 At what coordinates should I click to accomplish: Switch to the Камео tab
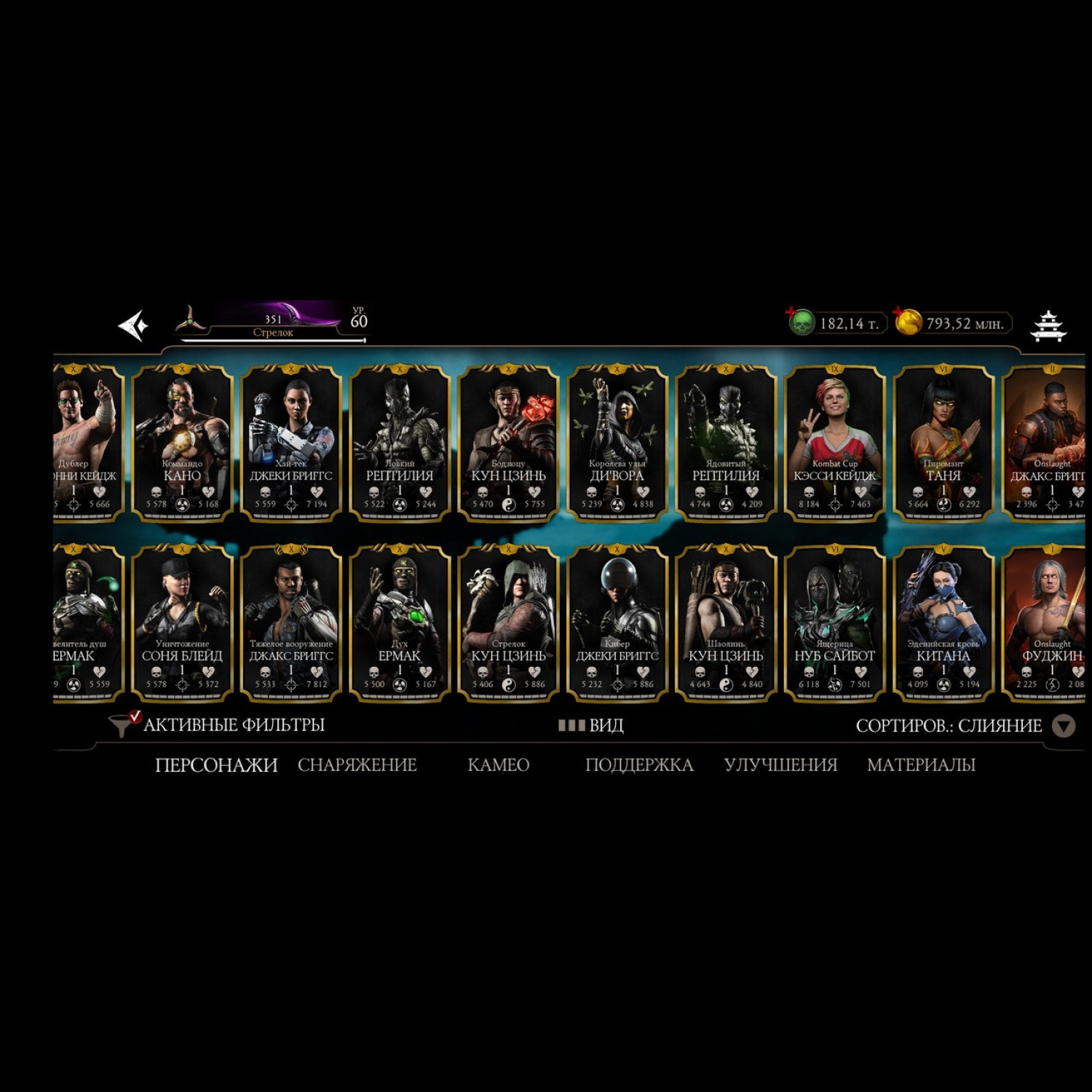[x=498, y=765]
